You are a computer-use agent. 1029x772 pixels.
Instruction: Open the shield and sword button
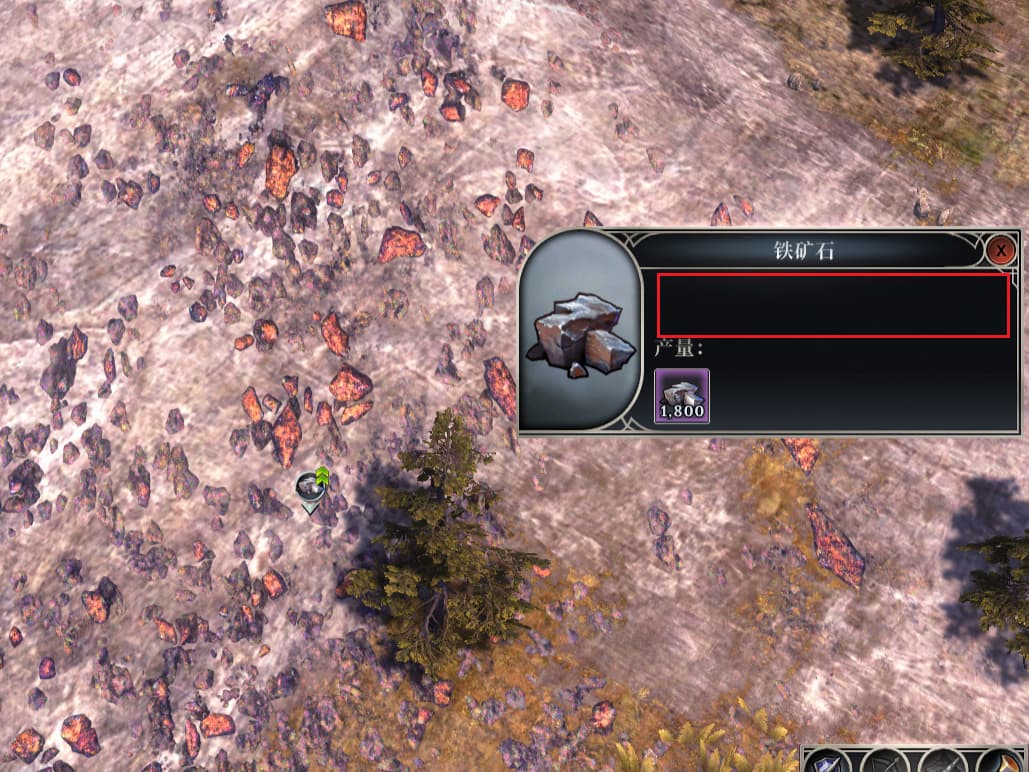click(829, 762)
